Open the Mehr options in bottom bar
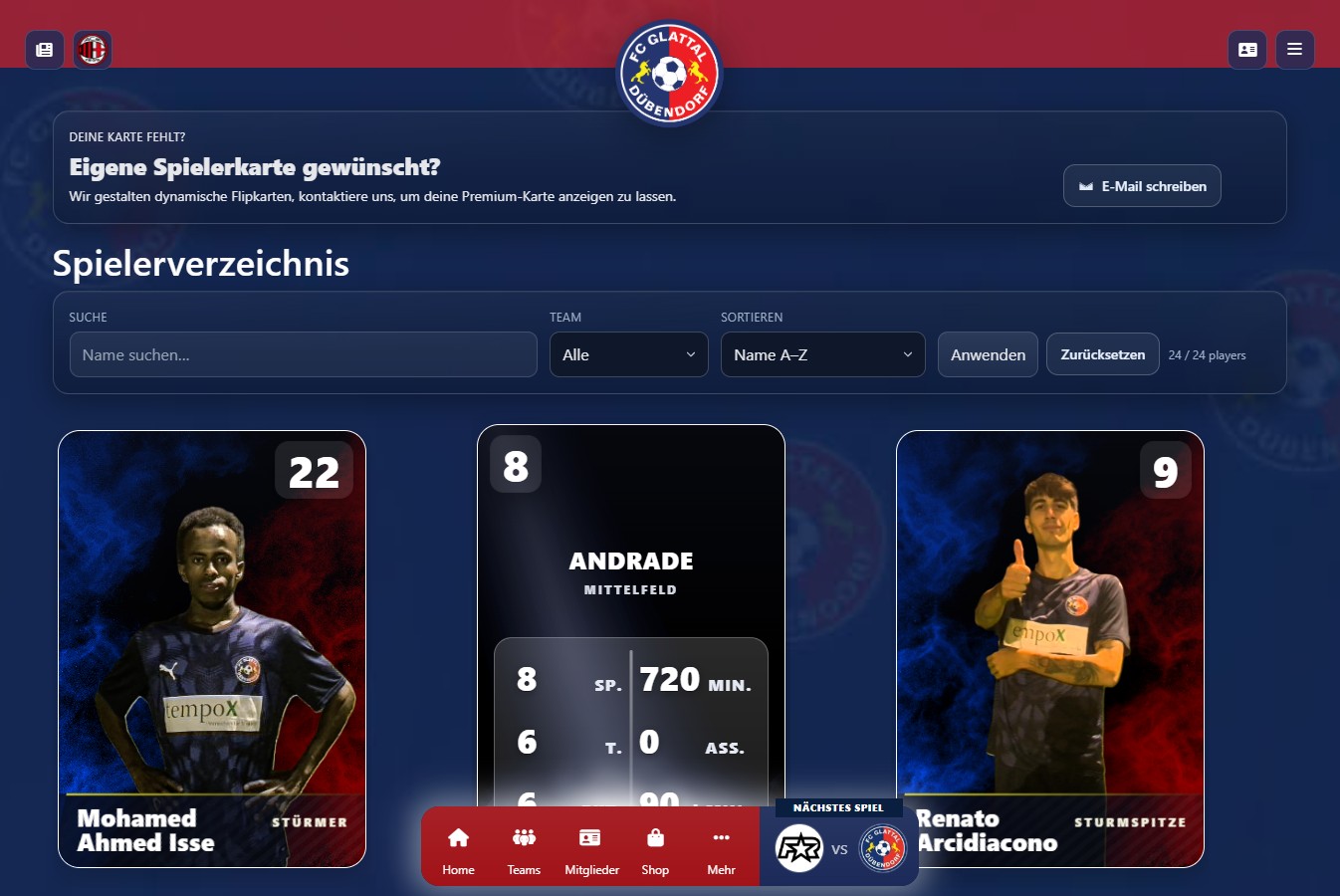This screenshot has height=896, width=1340. coord(721,839)
